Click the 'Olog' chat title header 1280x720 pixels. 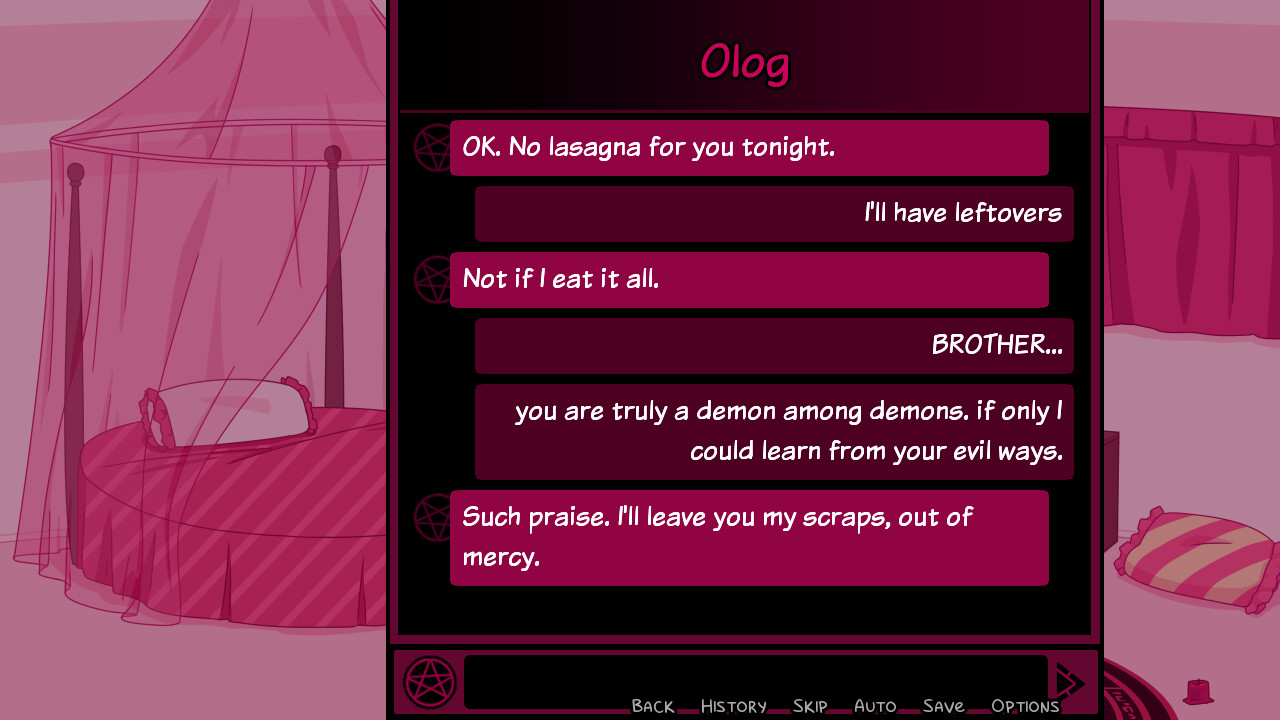pyautogui.click(x=744, y=62)
